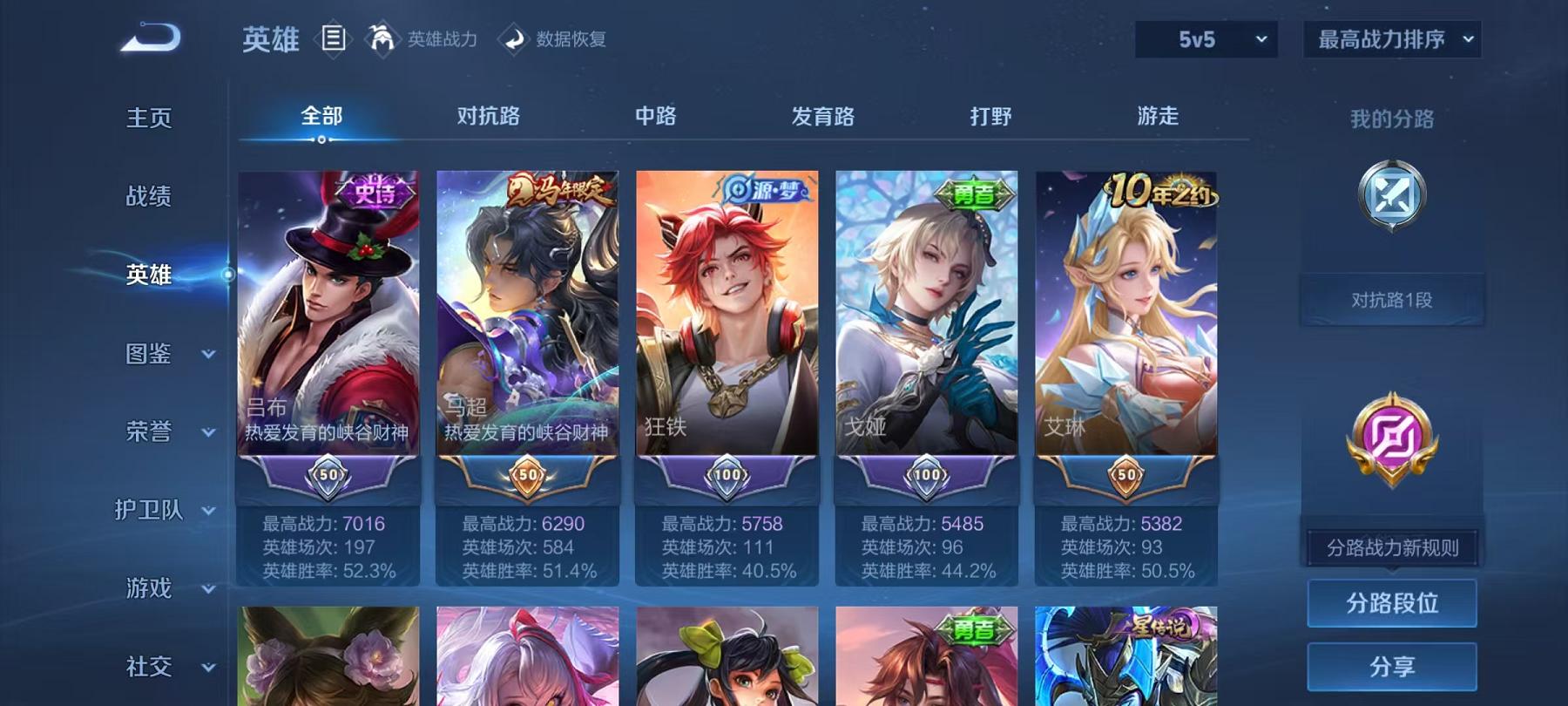
Task: Click the 史诗 badge on 吕布's card
Action: [372, 190]
